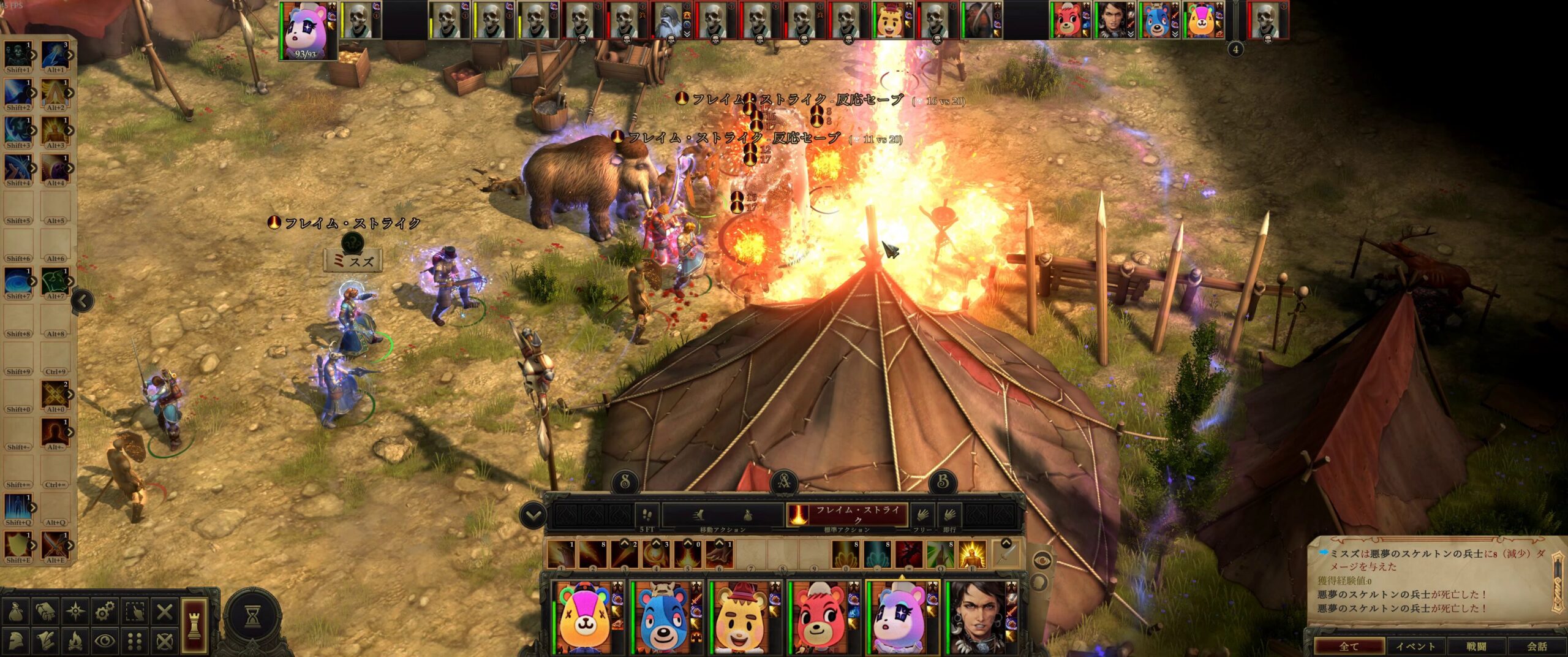Open the spellbook S round button

tap(625, 482)
